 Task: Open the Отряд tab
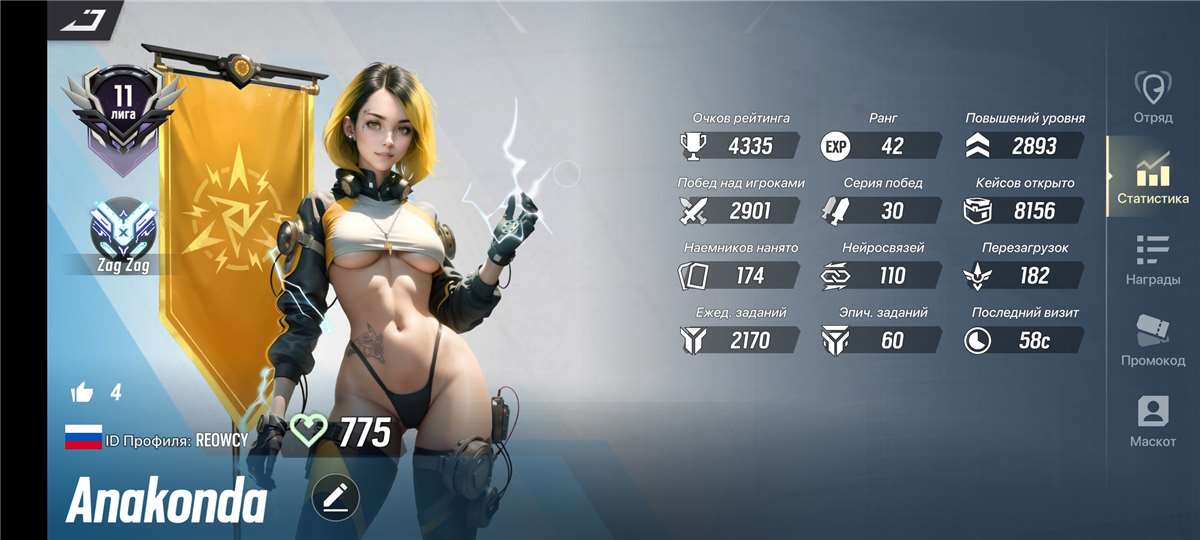click(x=1152, y=97)
